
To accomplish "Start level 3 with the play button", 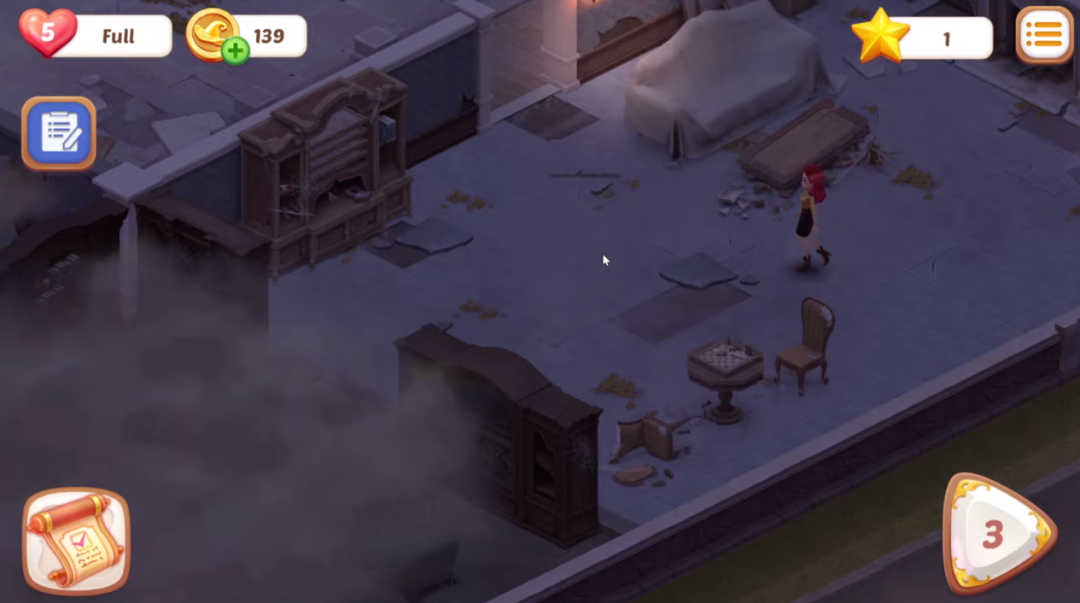I will 997,535.
